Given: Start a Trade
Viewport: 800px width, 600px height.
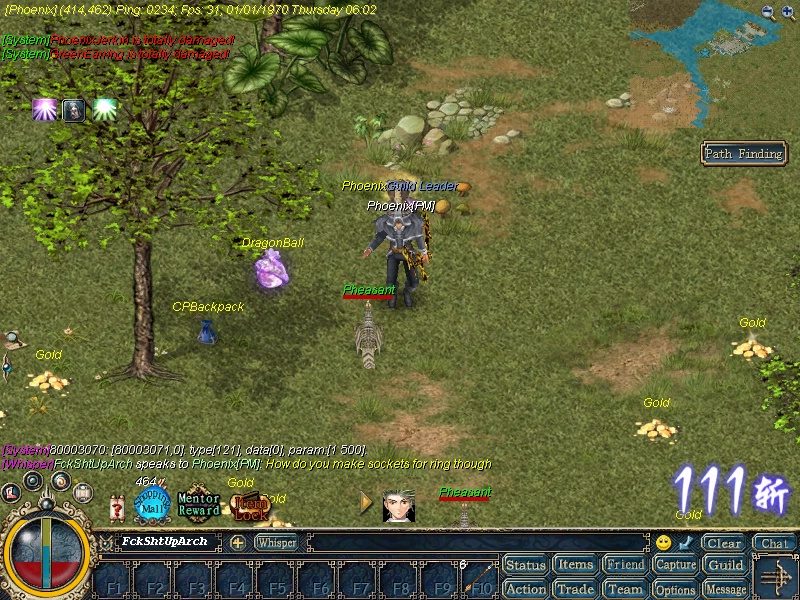Looking at the screenshot, I should click(575, 589).
